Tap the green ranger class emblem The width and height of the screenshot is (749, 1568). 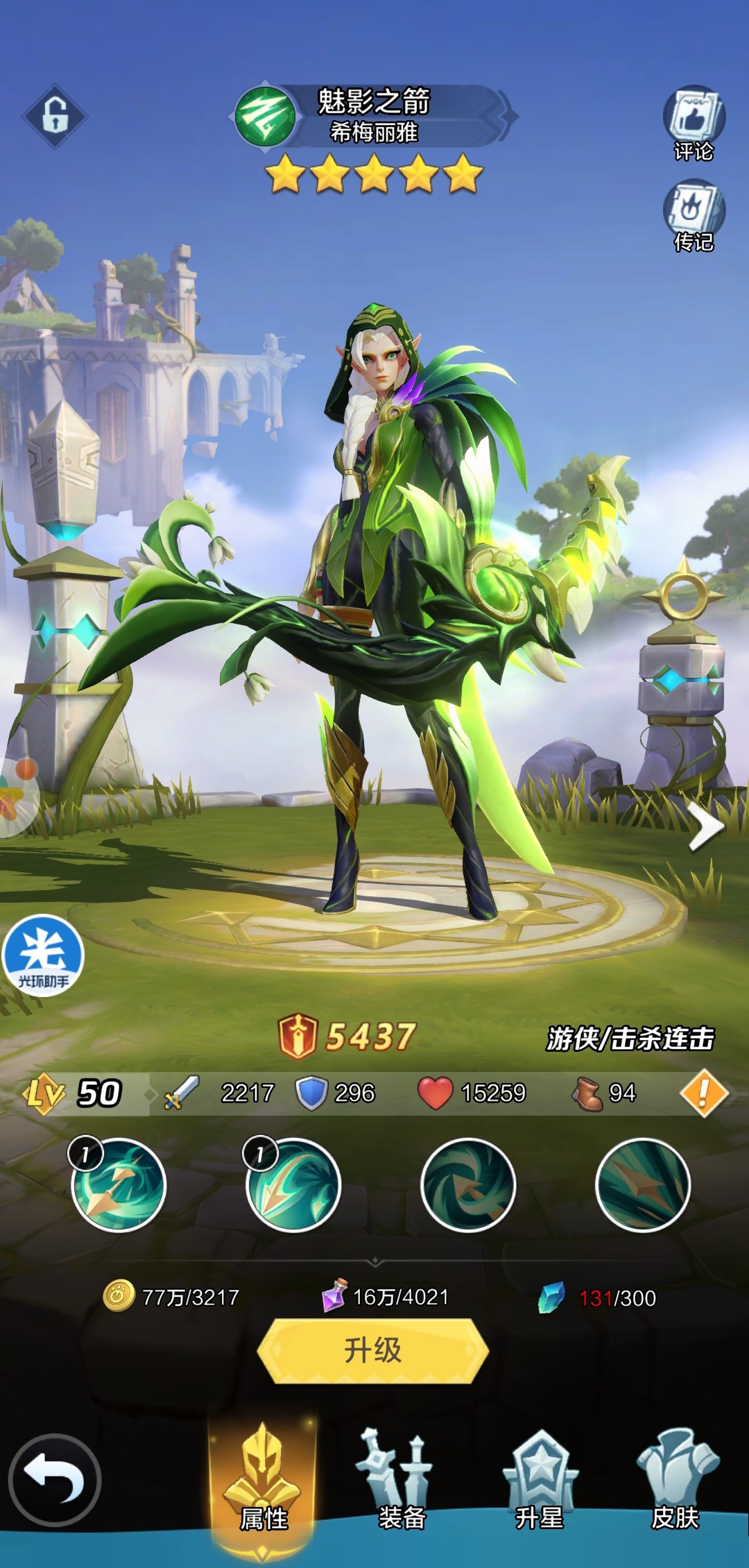264,117
